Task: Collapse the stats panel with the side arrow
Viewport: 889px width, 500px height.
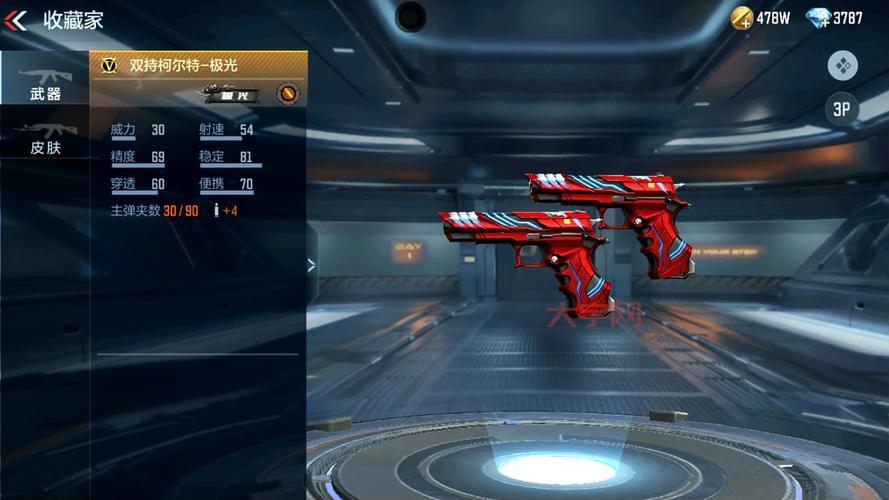Action: point(311,265)
